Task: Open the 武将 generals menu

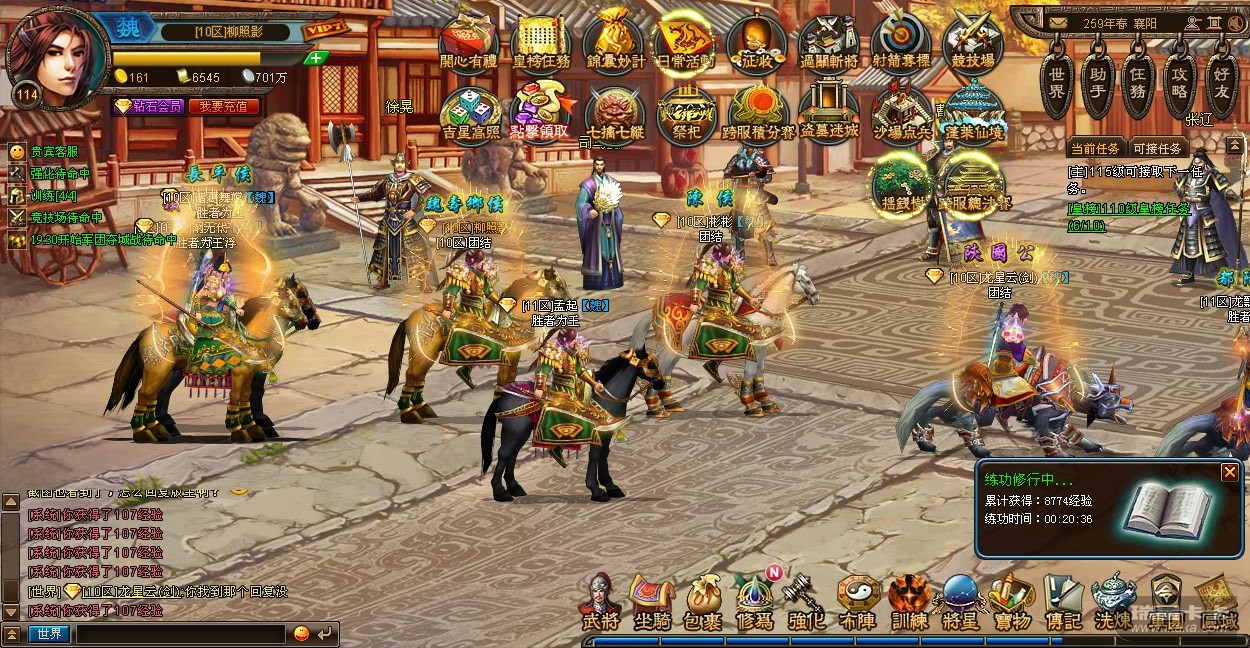Action: point(600,603)
